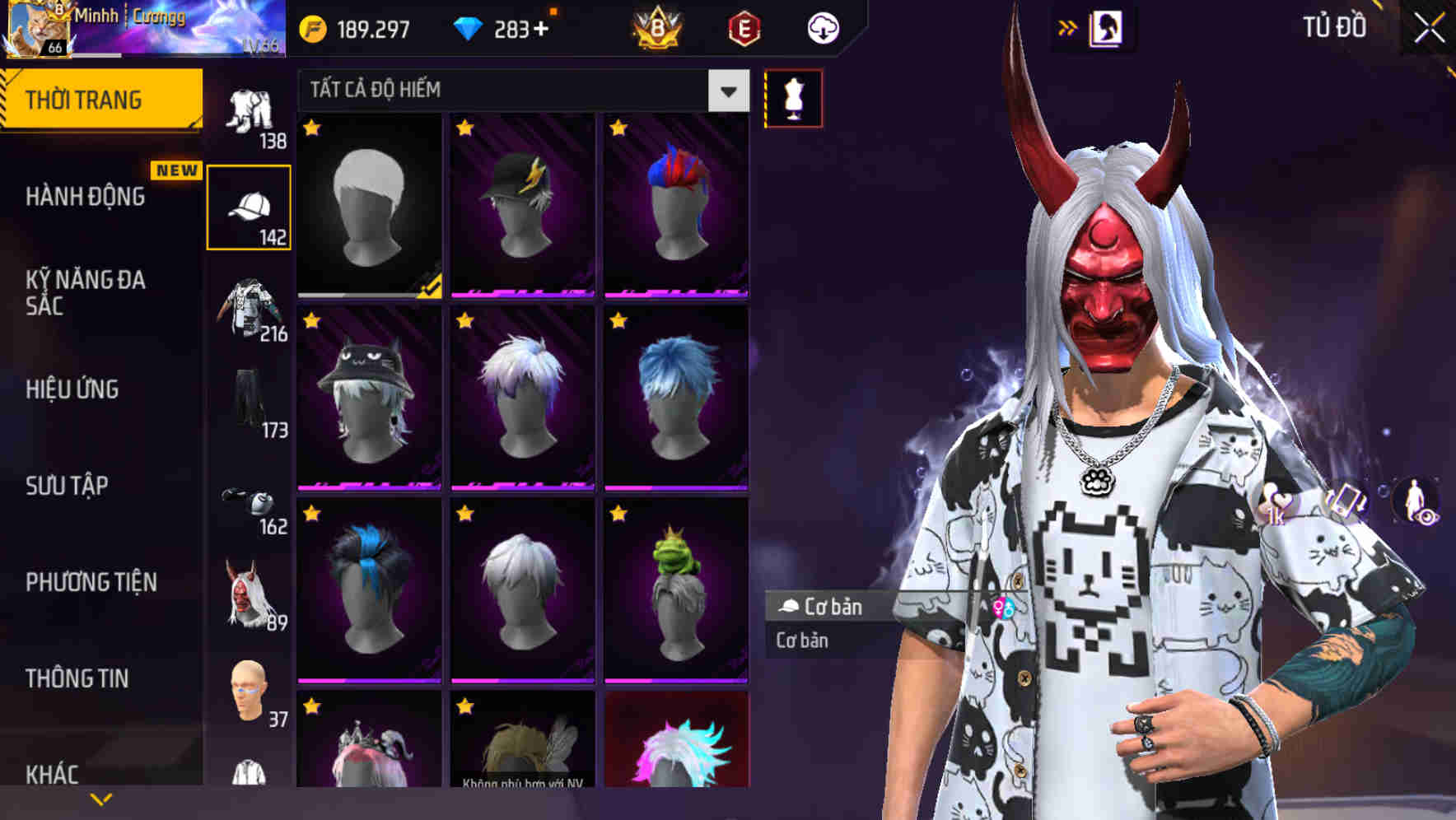Click the cloud download icon in the top bar
Screen dimensions: 1456x820
[x=822, y=27]
